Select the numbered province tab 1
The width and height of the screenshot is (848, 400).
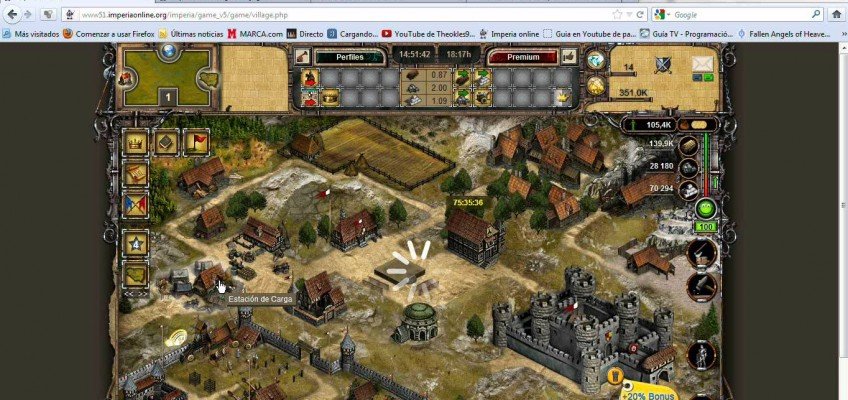[168, 97]
